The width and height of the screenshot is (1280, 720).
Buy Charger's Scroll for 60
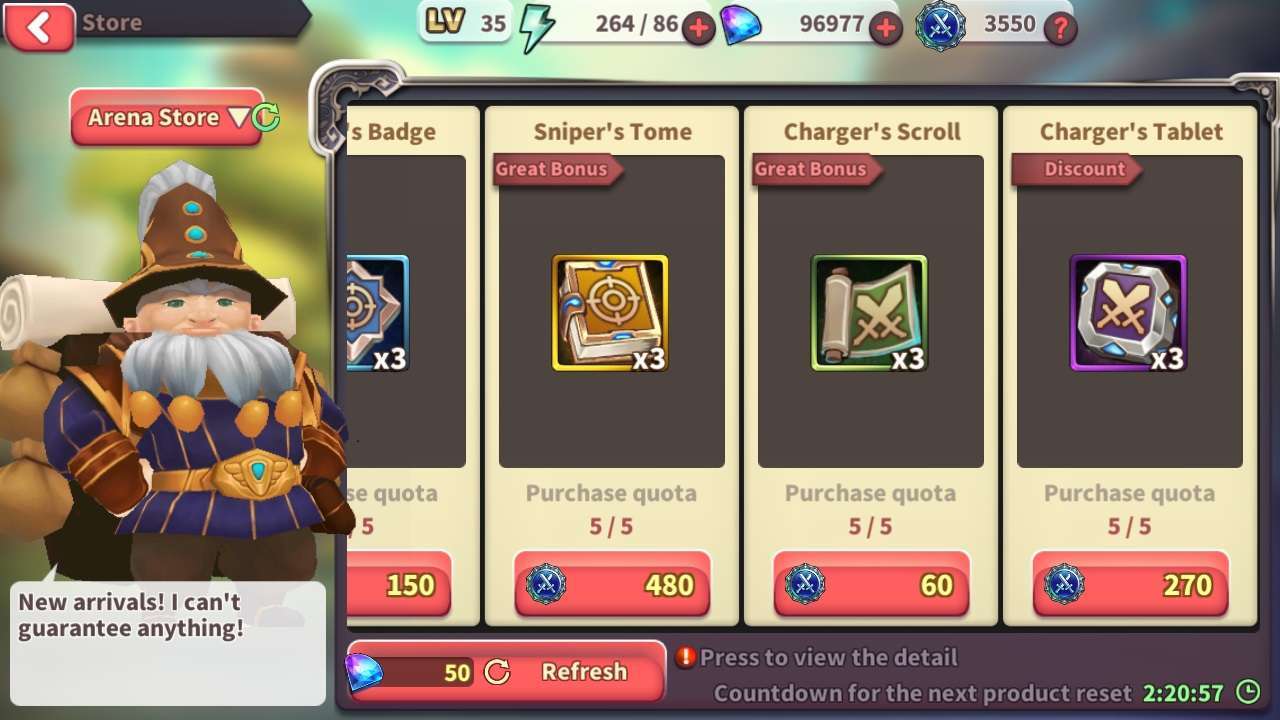tap(871, 585)
